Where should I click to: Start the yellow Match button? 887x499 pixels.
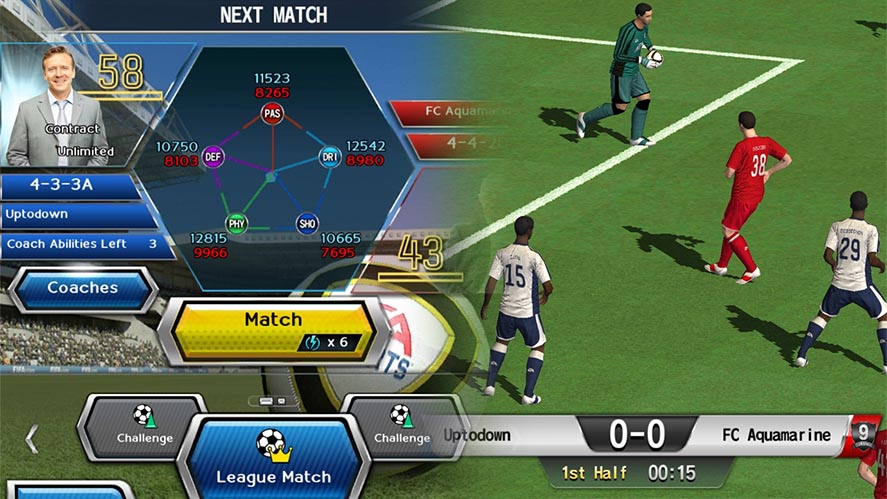pos(272,329)
